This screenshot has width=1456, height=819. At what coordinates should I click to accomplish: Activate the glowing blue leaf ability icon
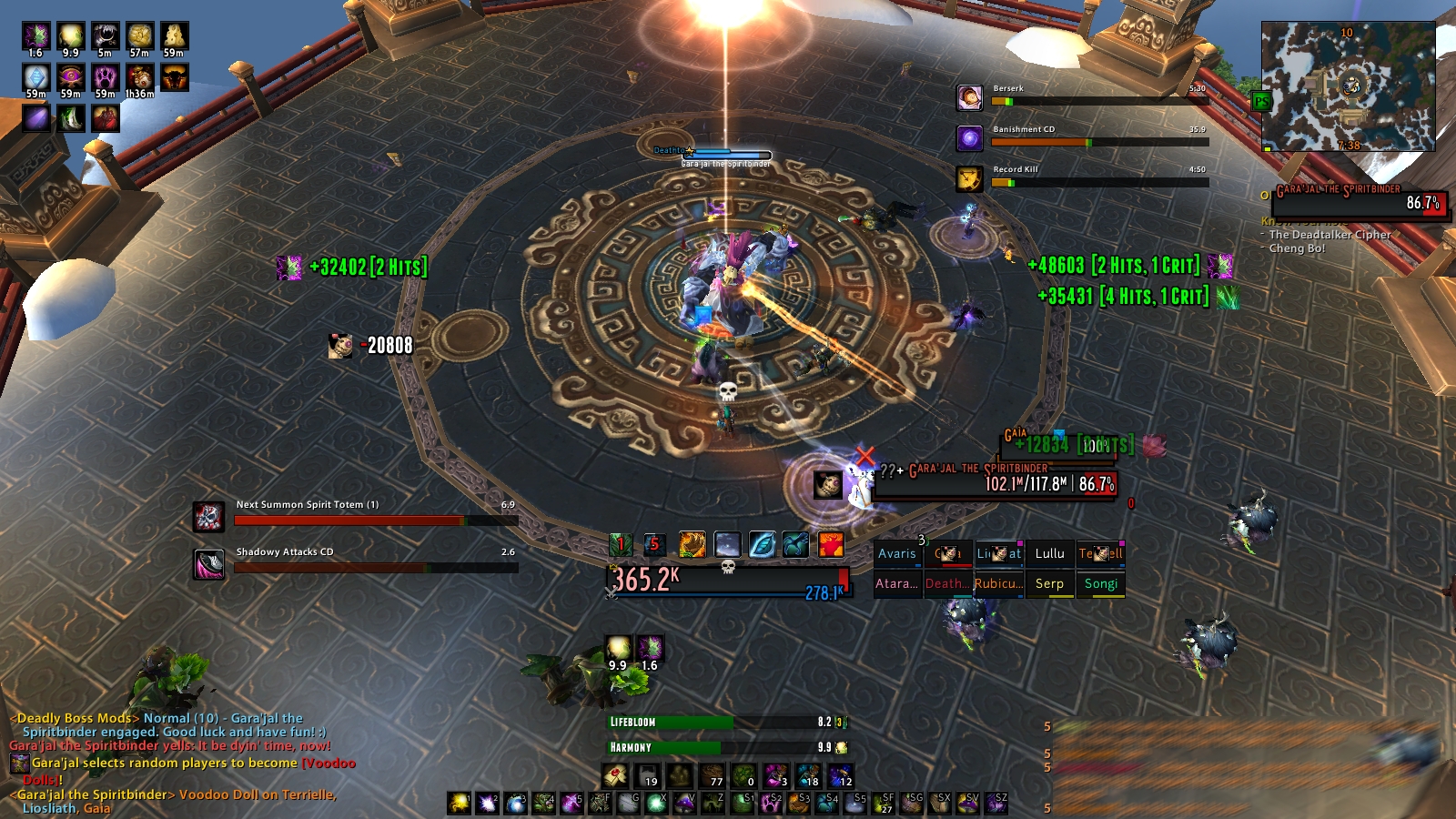click(x=762, y=544)
